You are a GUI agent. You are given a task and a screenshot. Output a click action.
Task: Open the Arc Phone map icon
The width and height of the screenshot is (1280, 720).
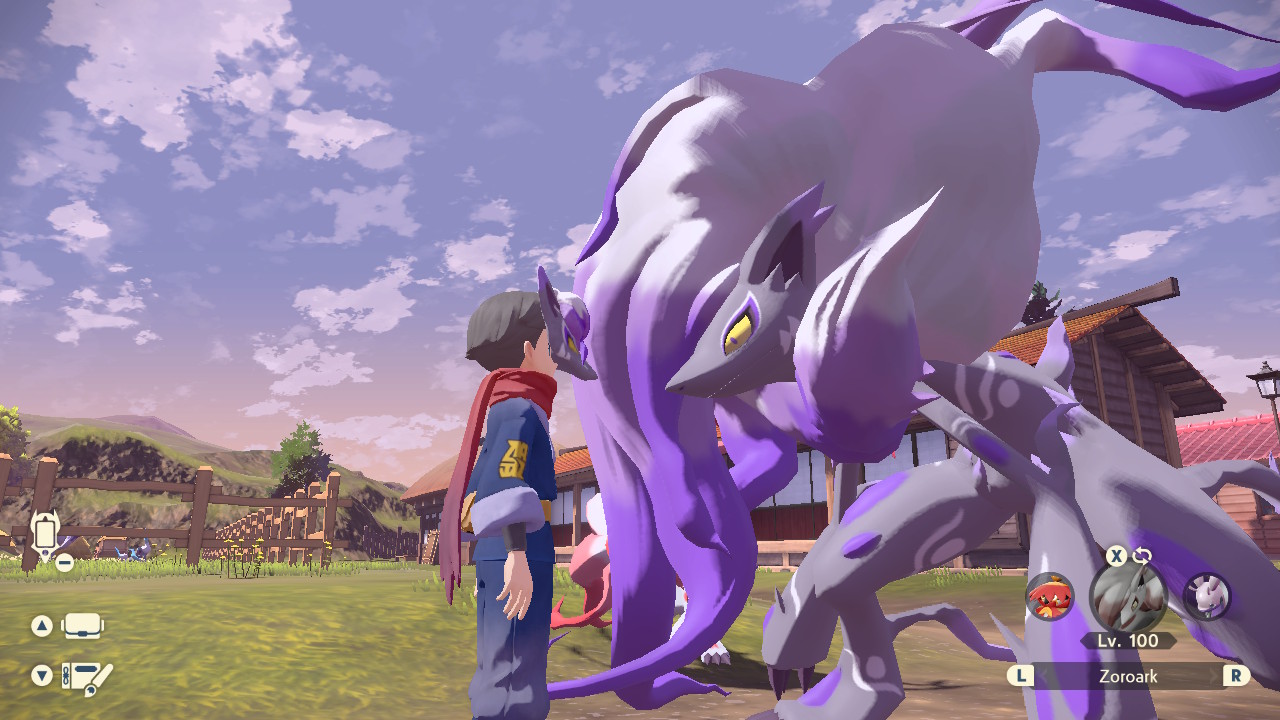(x=43, y=535)
